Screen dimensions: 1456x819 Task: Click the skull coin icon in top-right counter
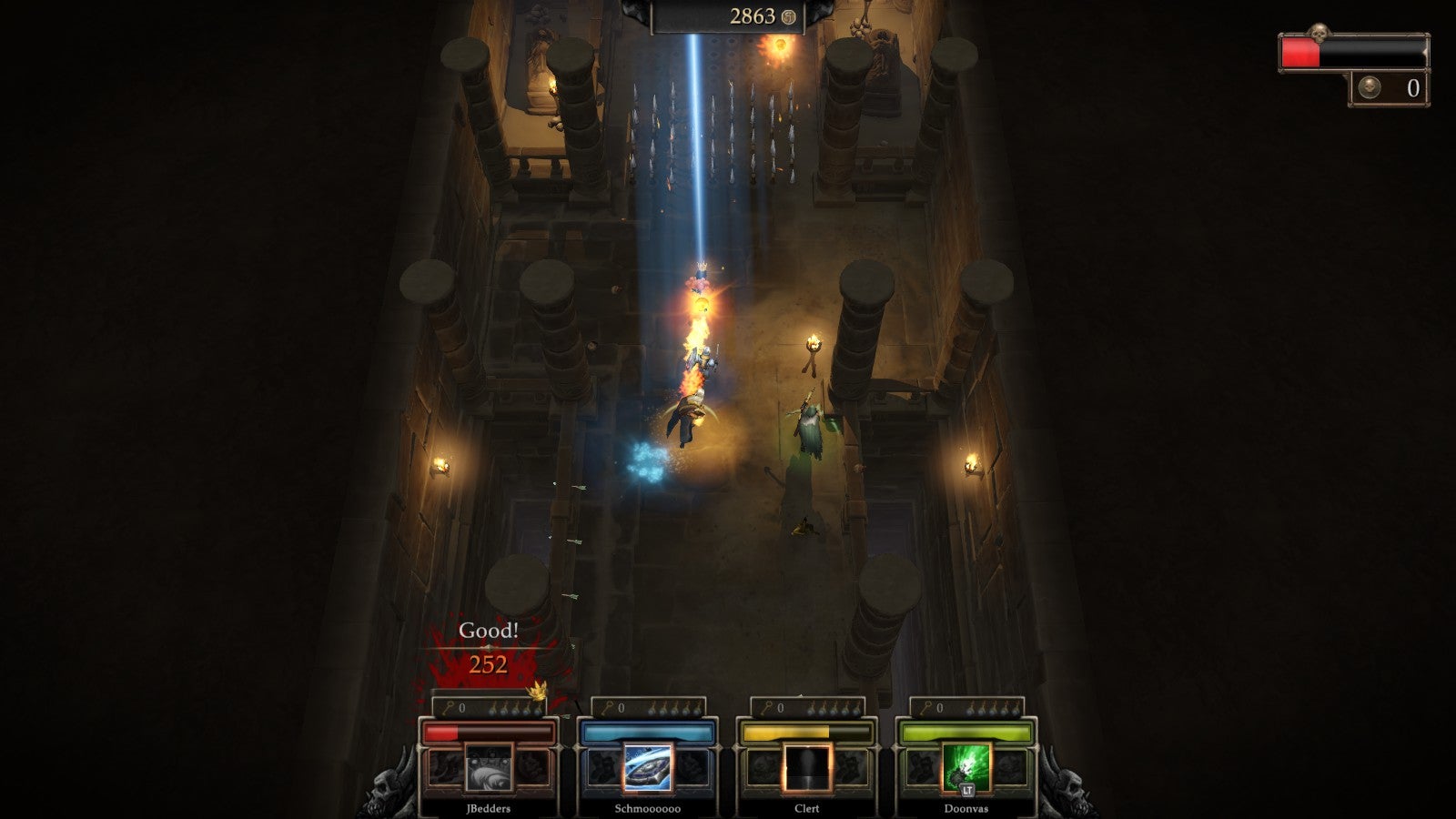pos(1370,87)
